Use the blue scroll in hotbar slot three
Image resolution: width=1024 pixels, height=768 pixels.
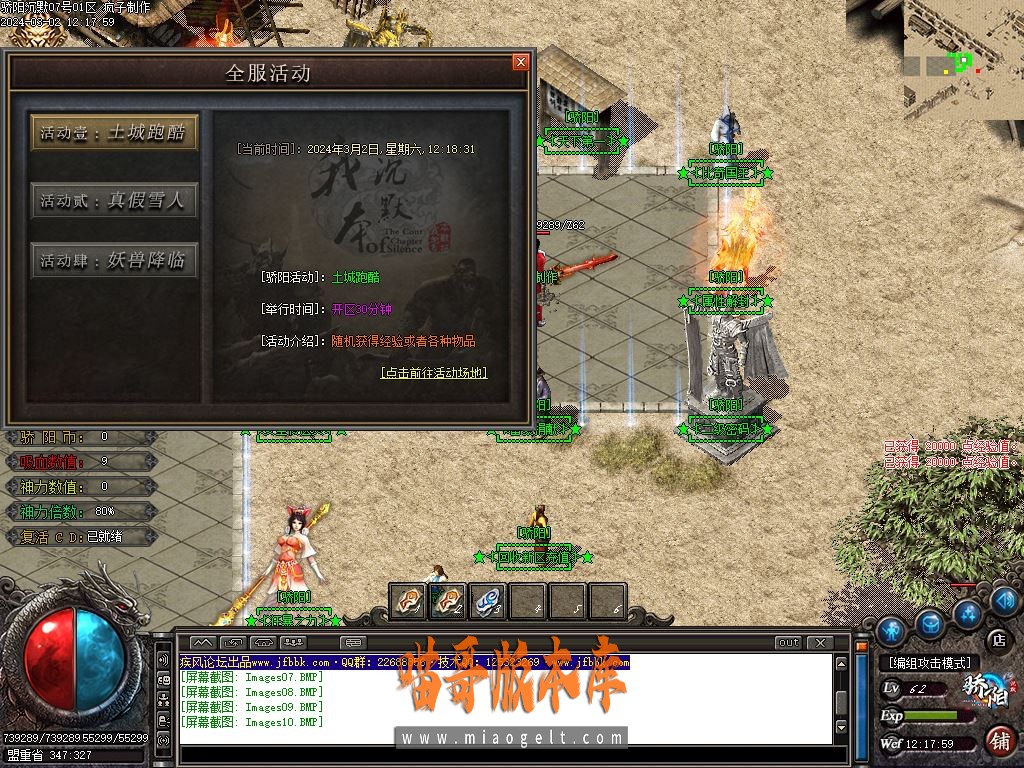pyautogui.click(x=487, y=601)
